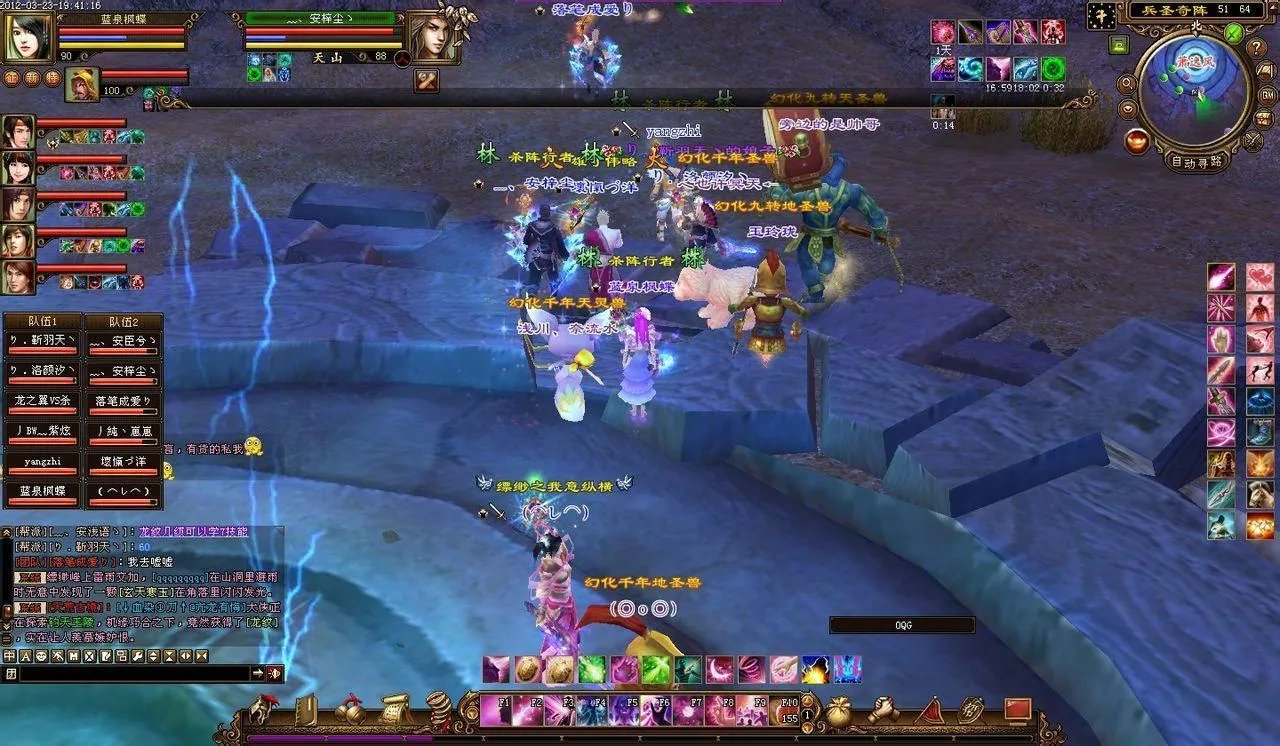Select raid member 蓝泉枫蝶 in raid list
This screenshot has height=746, width=1280.
(x=42, y=491)
